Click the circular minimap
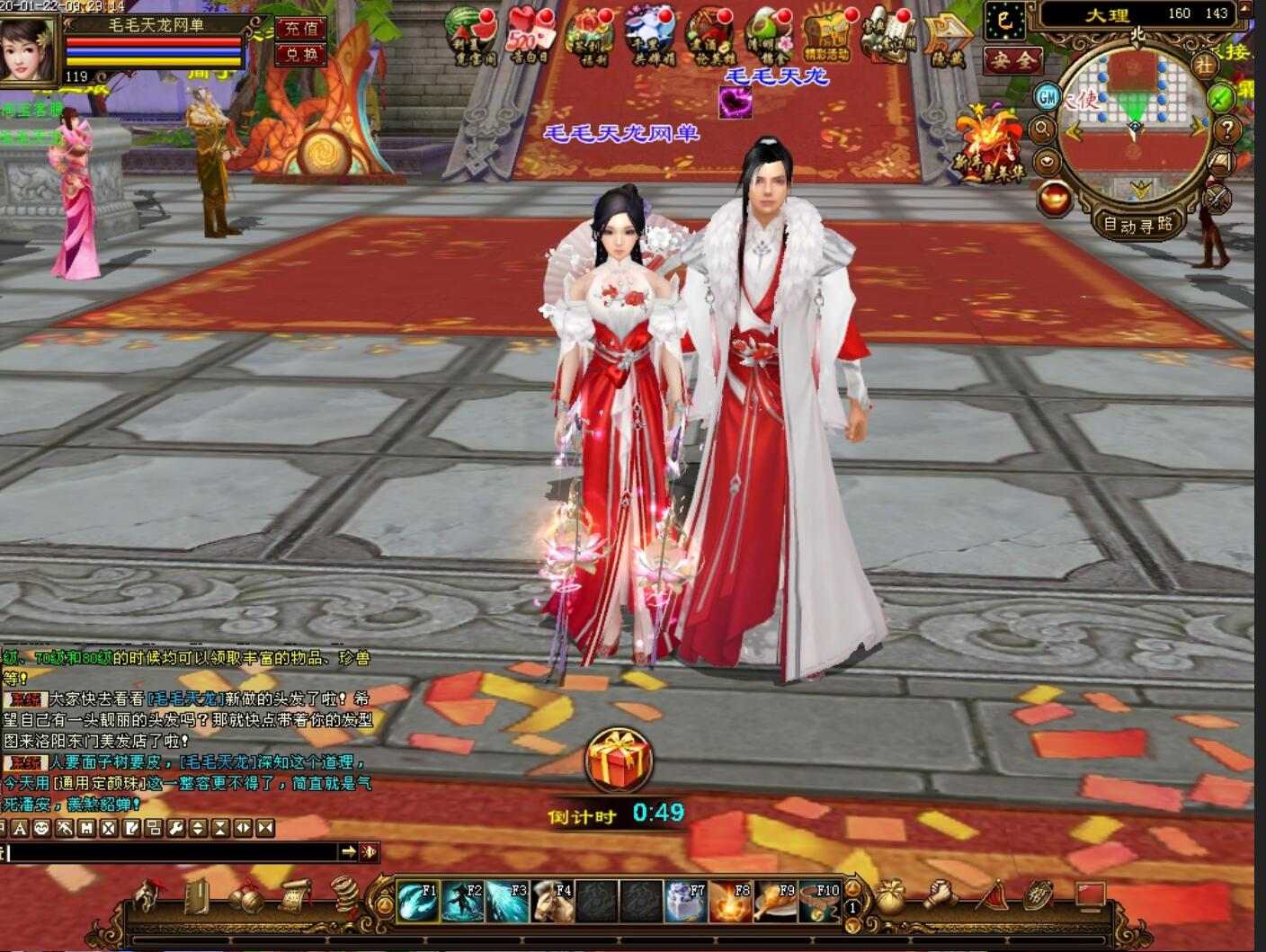1266x952 pixels. coord(1135,126)
